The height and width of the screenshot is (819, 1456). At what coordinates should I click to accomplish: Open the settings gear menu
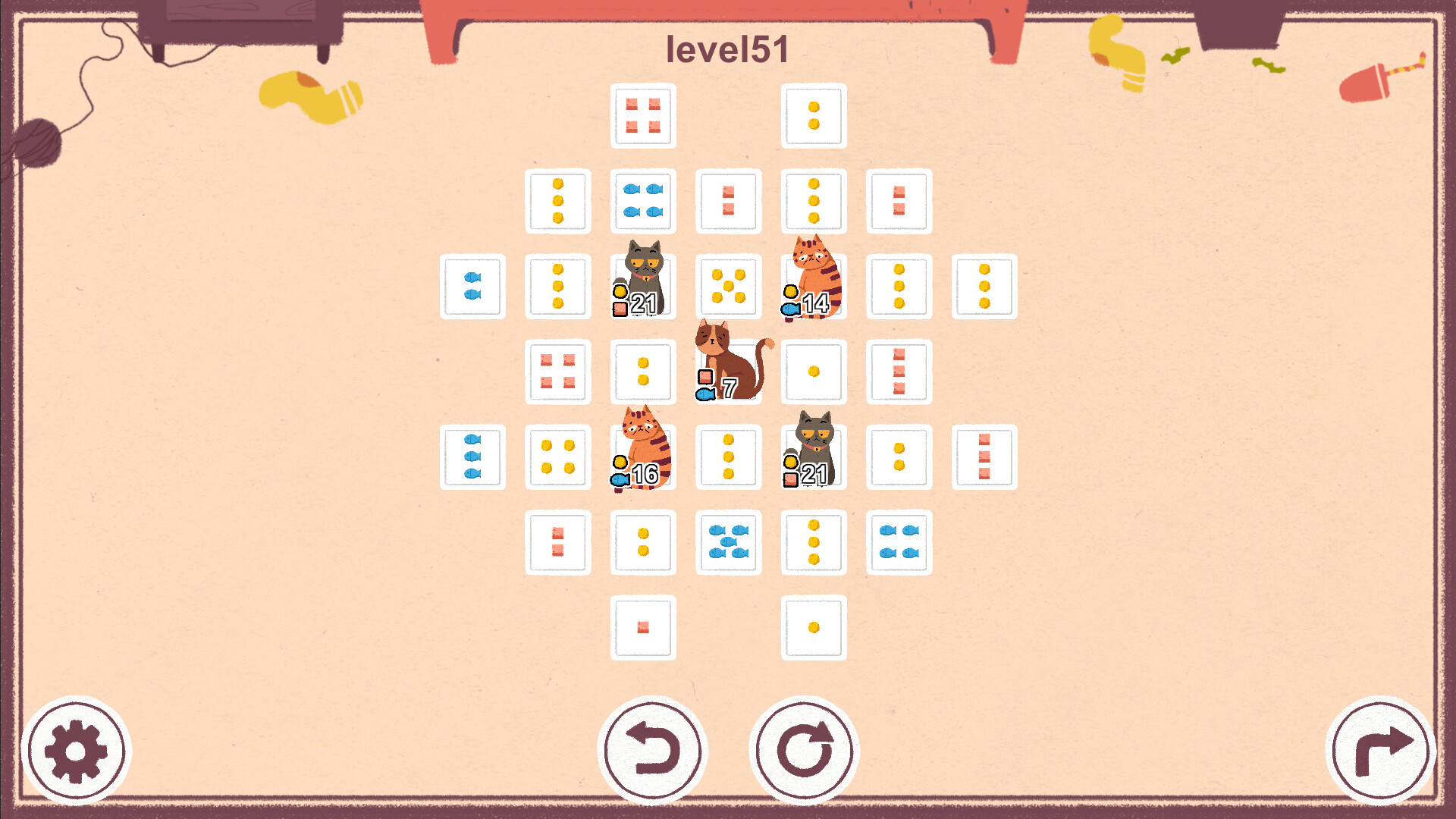point(76,749)
